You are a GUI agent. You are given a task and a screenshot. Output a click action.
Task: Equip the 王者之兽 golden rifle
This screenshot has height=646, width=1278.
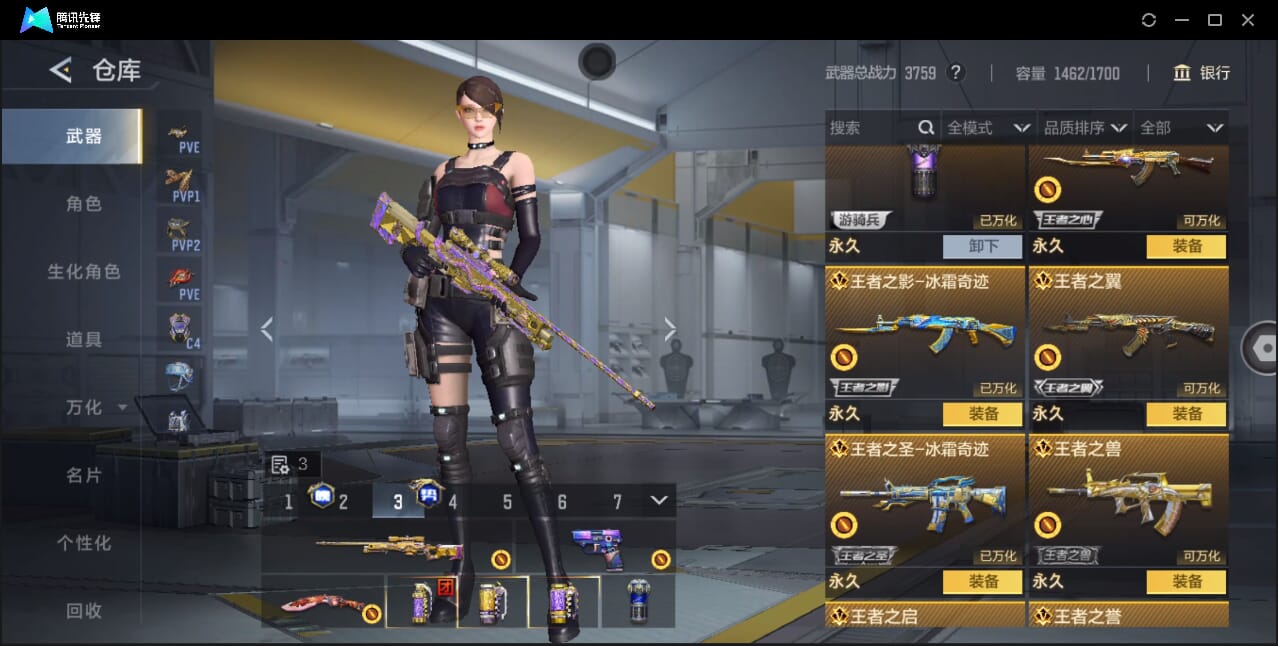click(1186, 582)
